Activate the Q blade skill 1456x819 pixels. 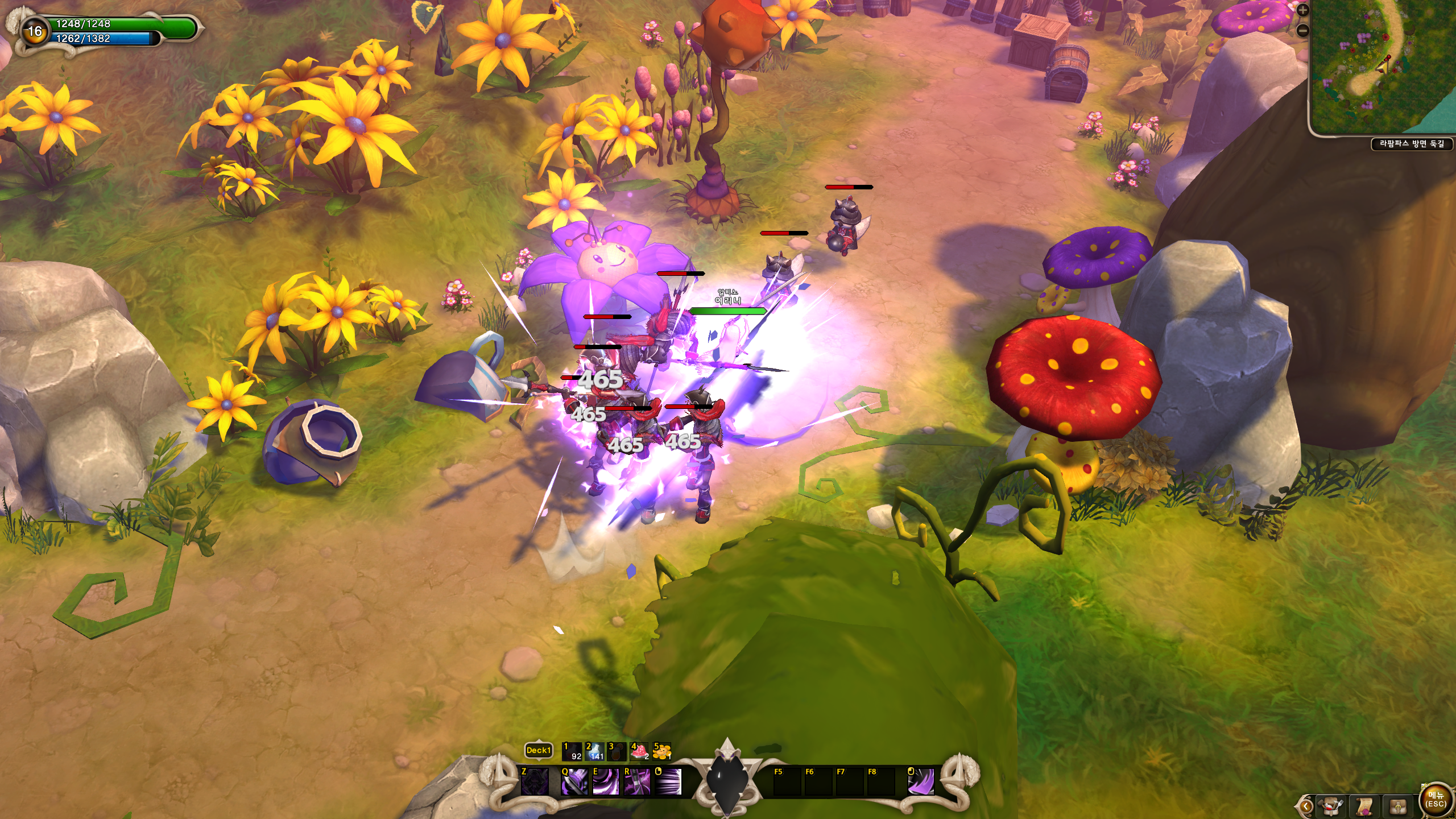[x=574, y=781]
